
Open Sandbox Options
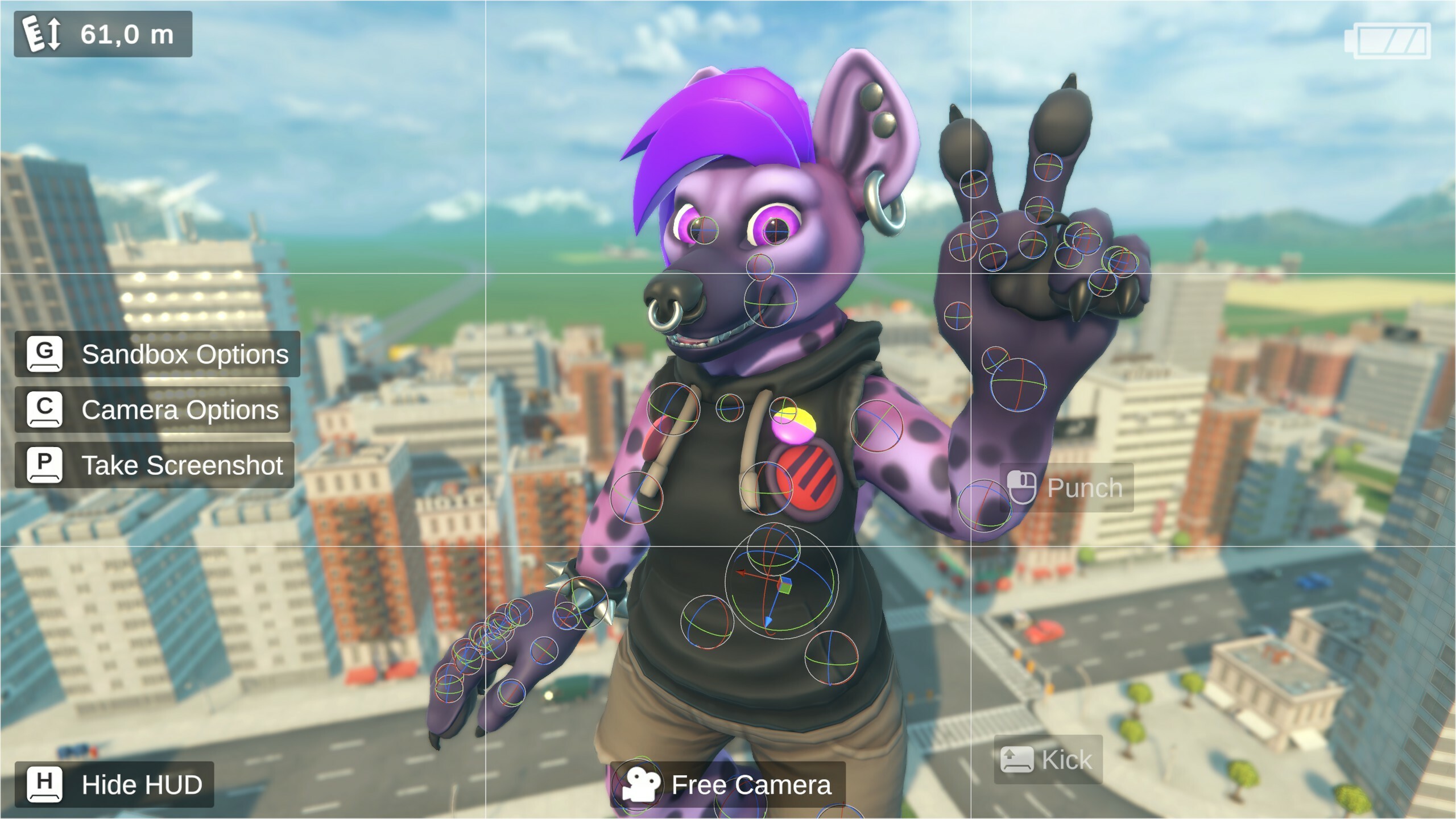(187, 354)
